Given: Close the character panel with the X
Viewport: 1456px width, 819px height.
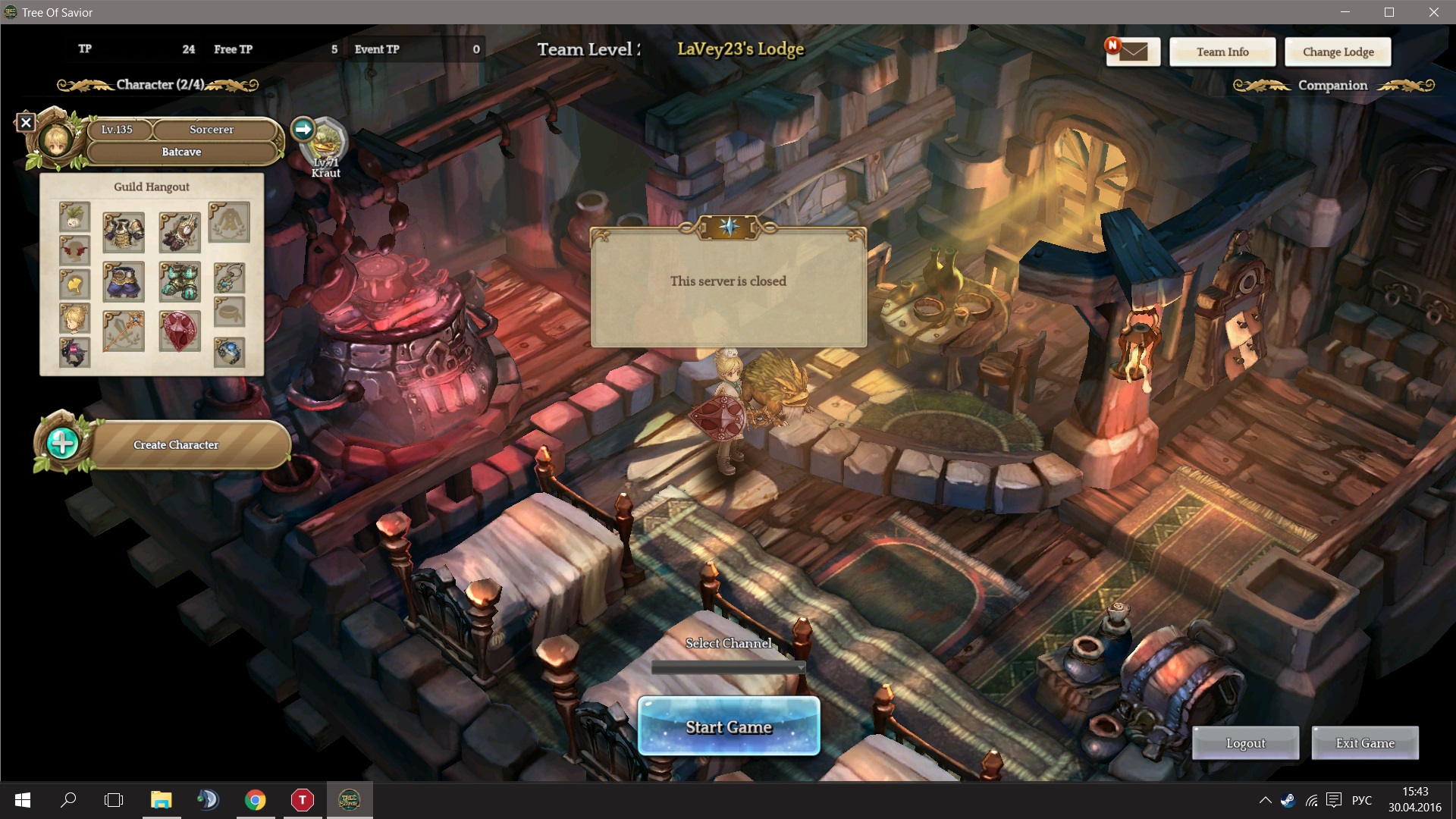Looking at the screenshot, I should pos(26,121).
